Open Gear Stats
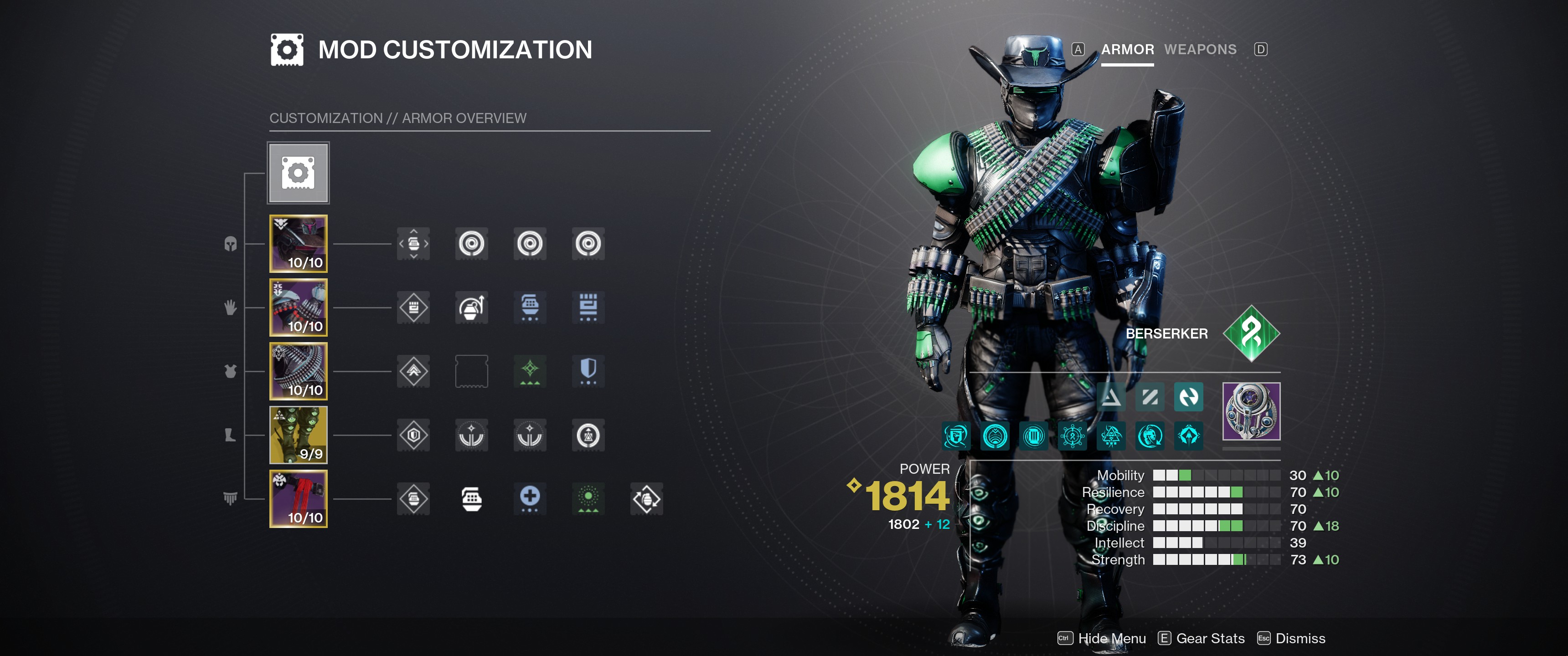Viewport: 1568px width, 656px height. (1209, 638)
